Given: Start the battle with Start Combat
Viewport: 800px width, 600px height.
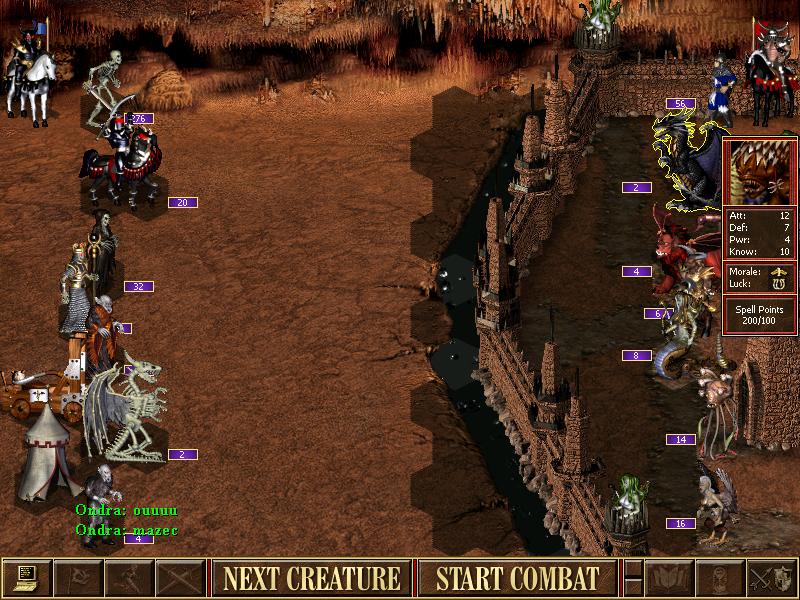Looking at the screenshot, I should [x=517, y=578].
